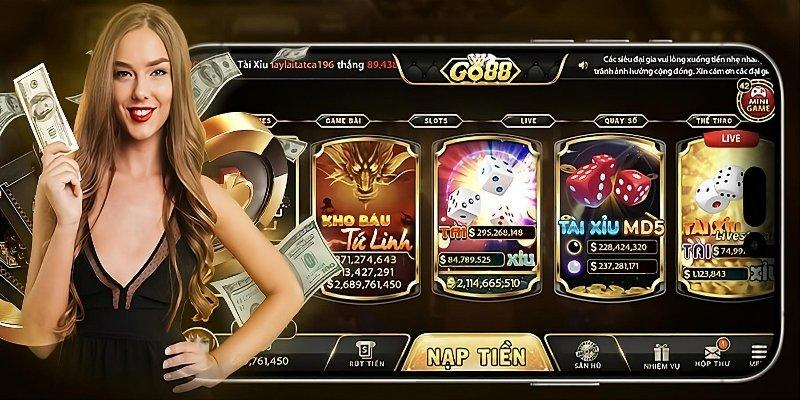Open the Hộp Thư mailbox
Image resolution: width=800 pixels, height=400 pixels.
[x=716, y=353]
